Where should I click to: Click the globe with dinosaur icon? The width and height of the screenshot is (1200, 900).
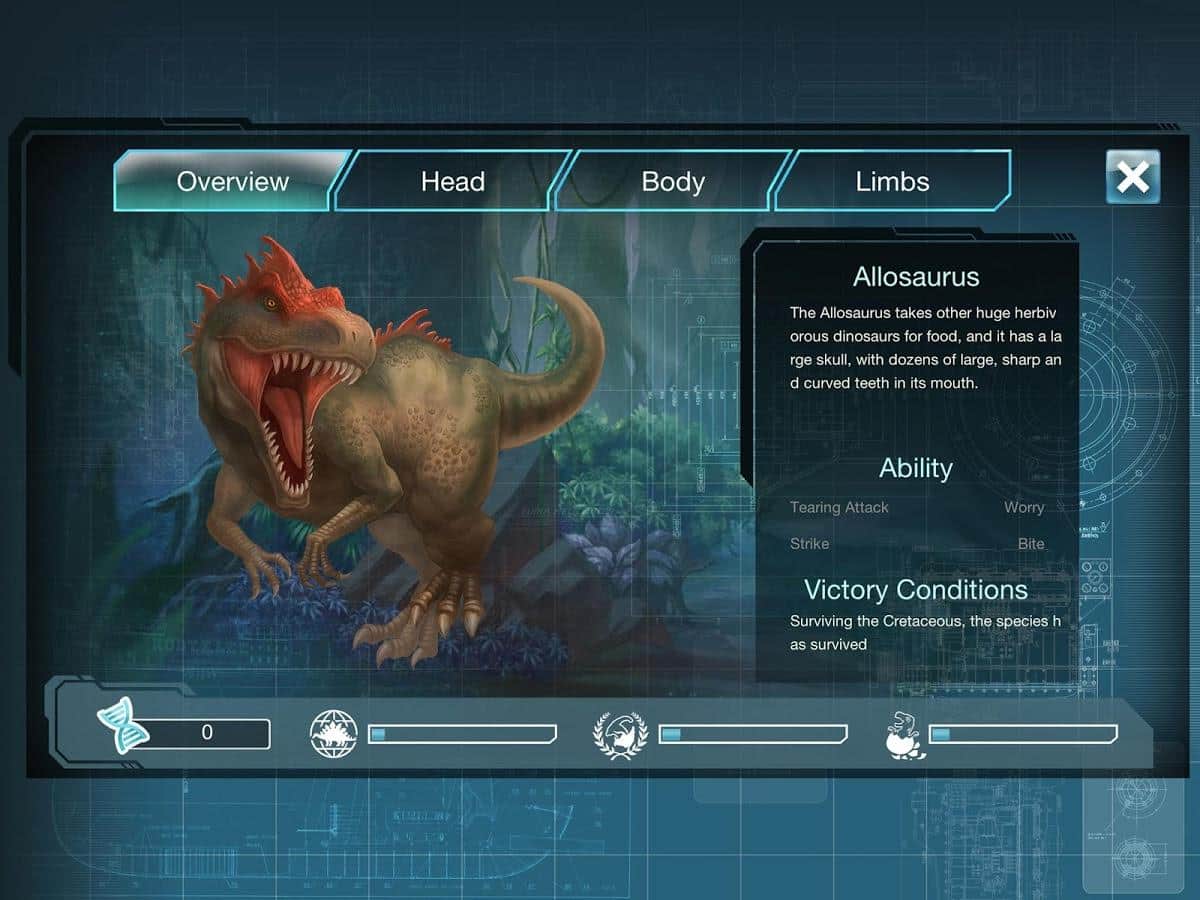click(333, 733)
